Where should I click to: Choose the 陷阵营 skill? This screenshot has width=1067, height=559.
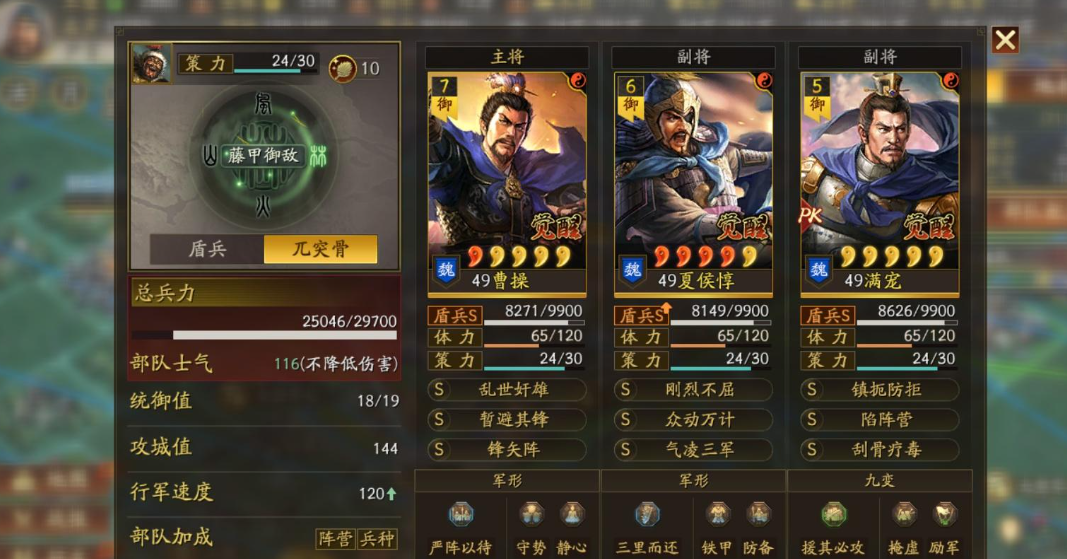[879, 420]
